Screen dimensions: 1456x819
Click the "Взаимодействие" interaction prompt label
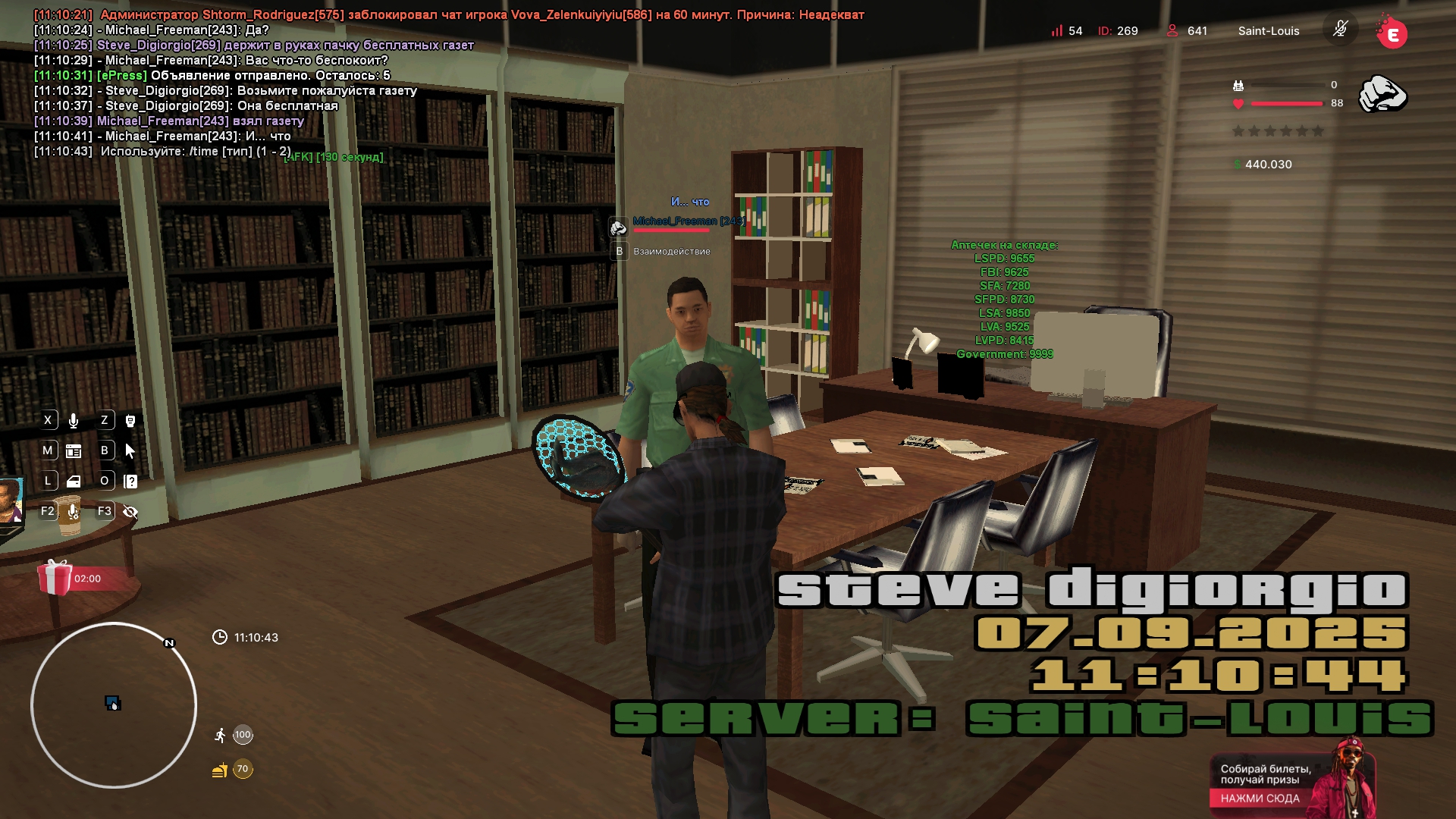(x=671, y=252)
